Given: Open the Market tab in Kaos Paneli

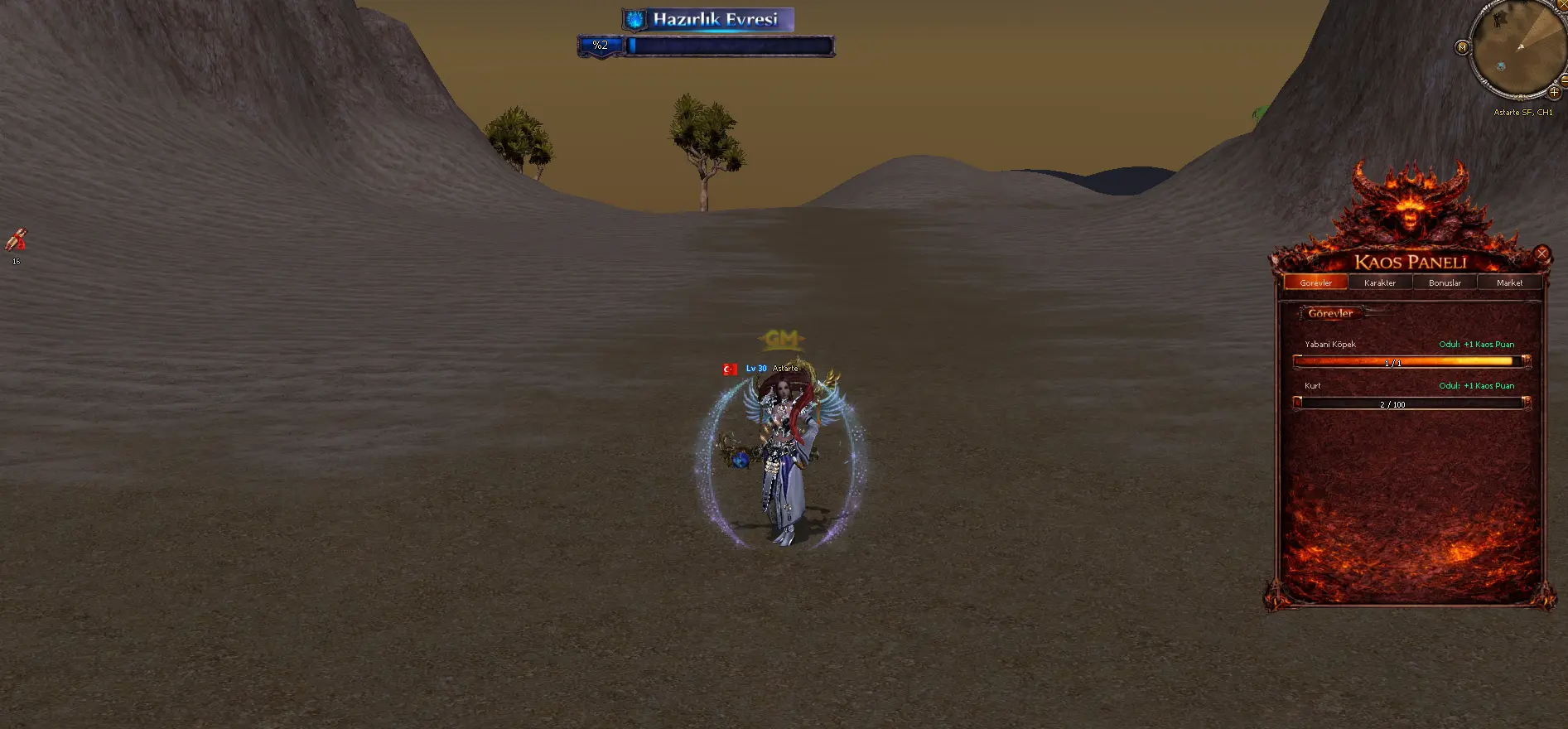Looking at the screenshot, I should pyautogui.click(x=1509, y=282).
